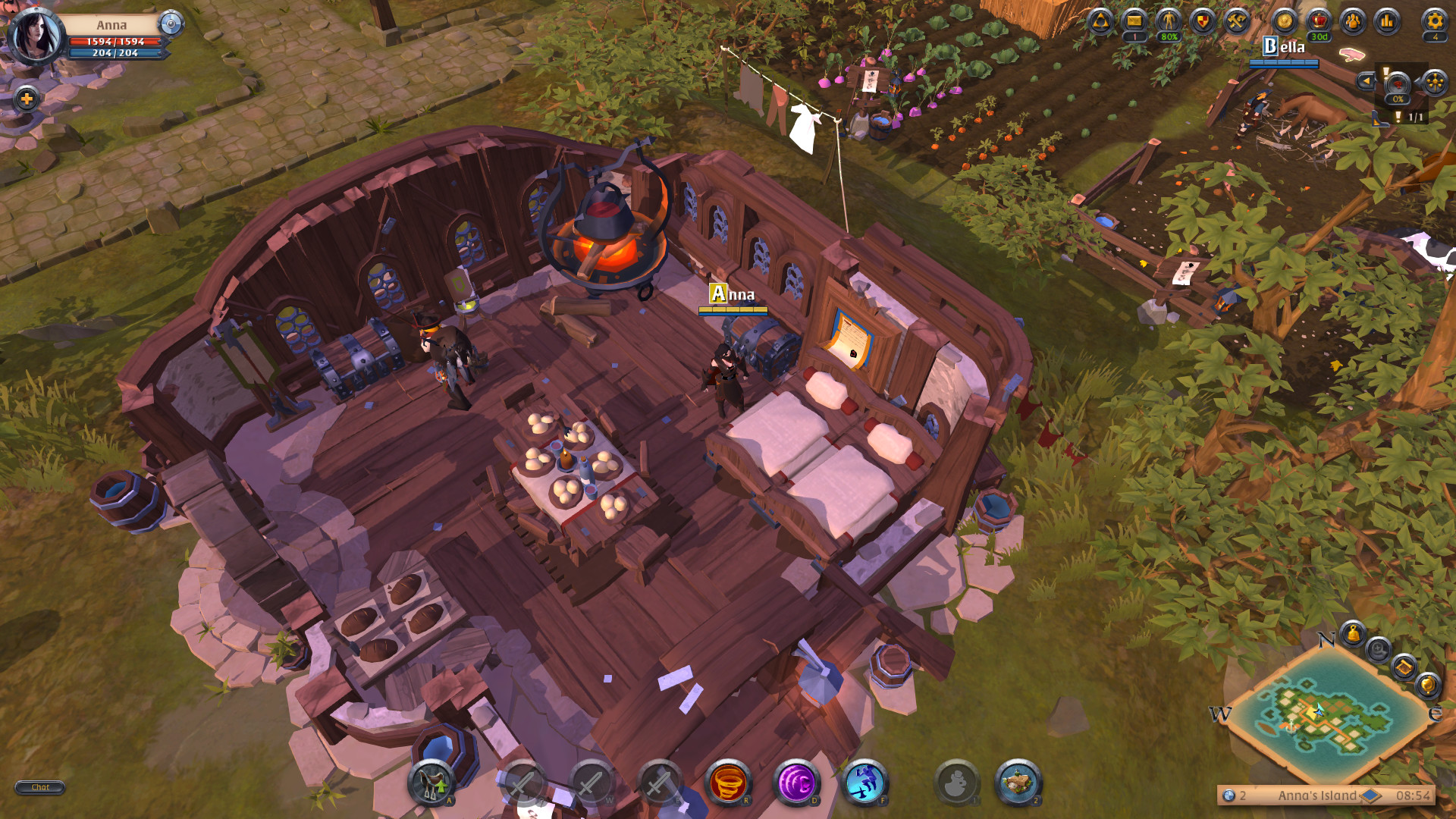The height and width of the screenshot is (819, 1456).
Task: Activate the saddle mount ability
Action: click(431, 783)
